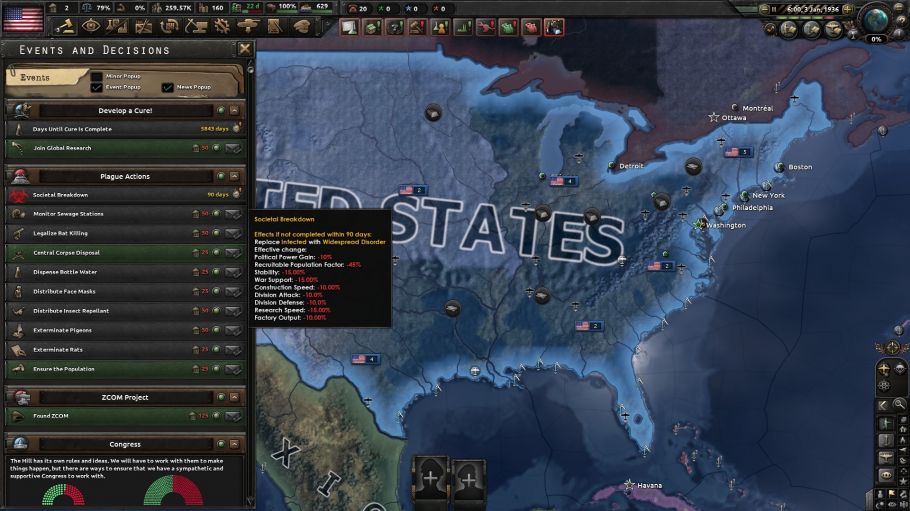Select the Monitor Sewage Stations decision
Screen dimensions: 910x511
pyautogui.click(x=233, y=213)
